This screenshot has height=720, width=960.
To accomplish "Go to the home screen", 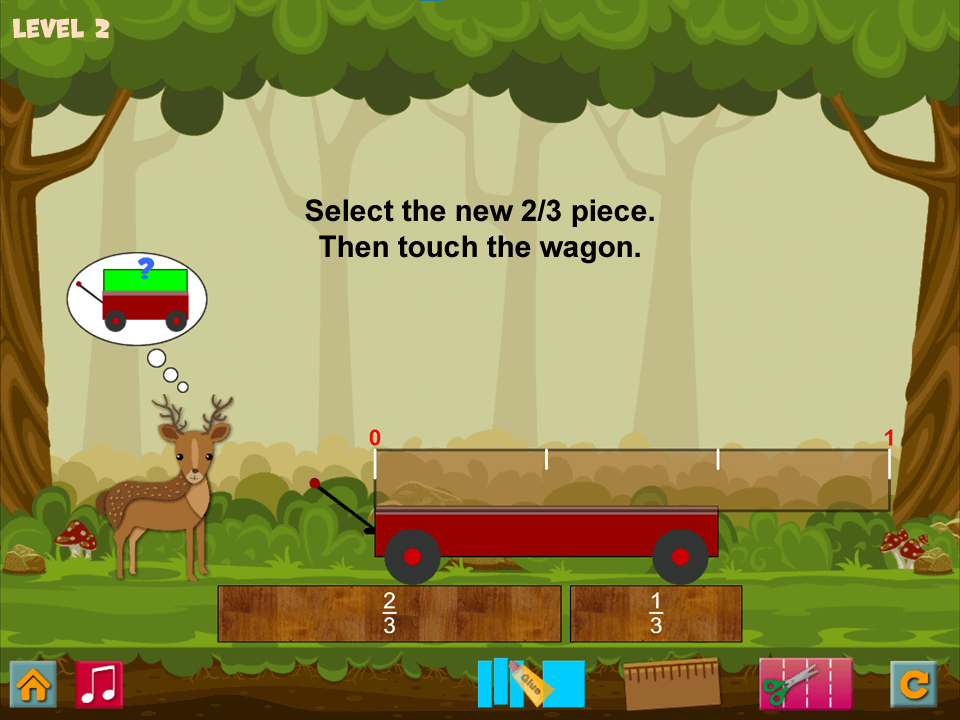I will pyautogui.click(x=33, y=685).
